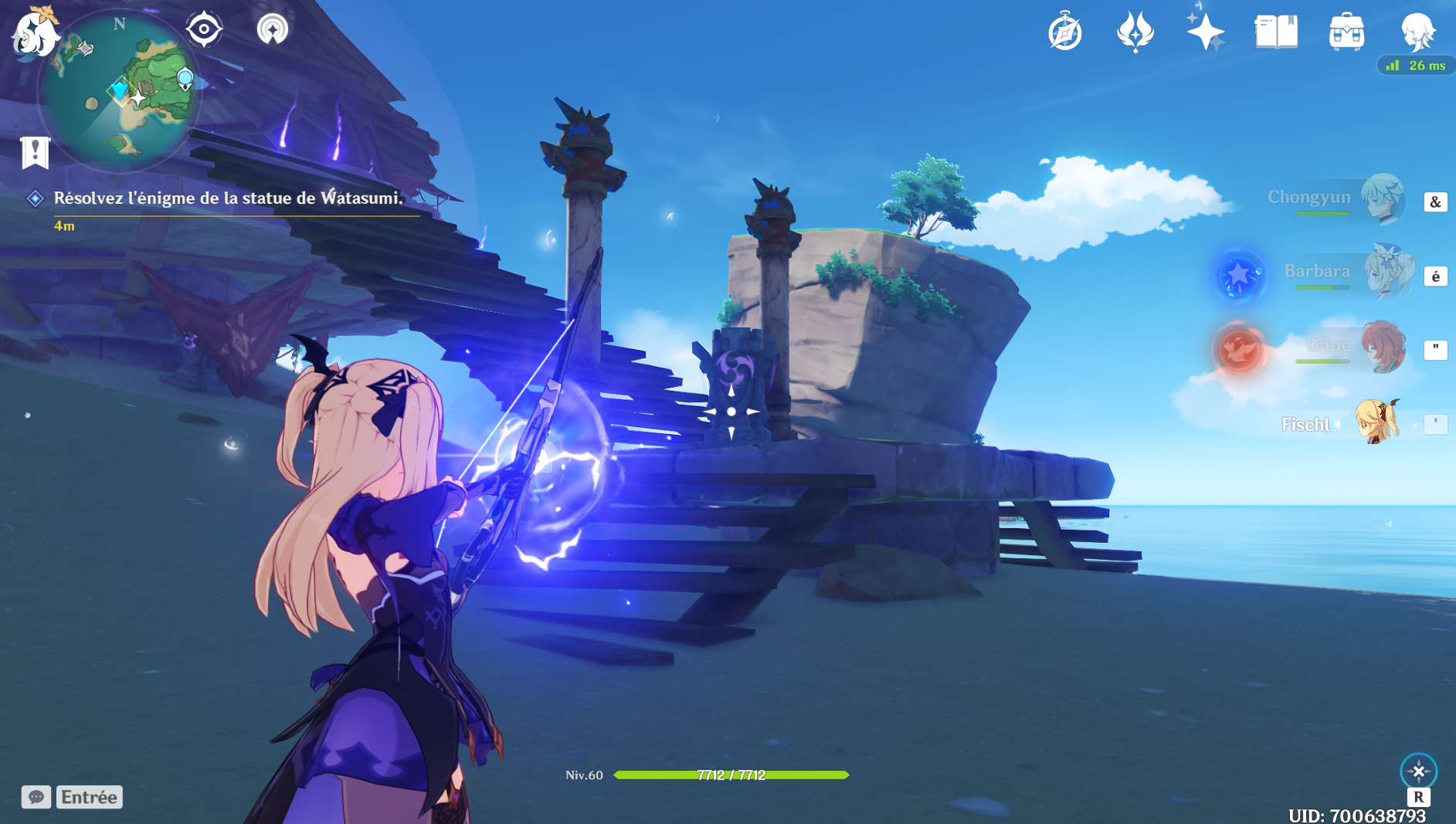Open the character screen icon
This screenshot has width=1456, height=824.
(1417, 32)
